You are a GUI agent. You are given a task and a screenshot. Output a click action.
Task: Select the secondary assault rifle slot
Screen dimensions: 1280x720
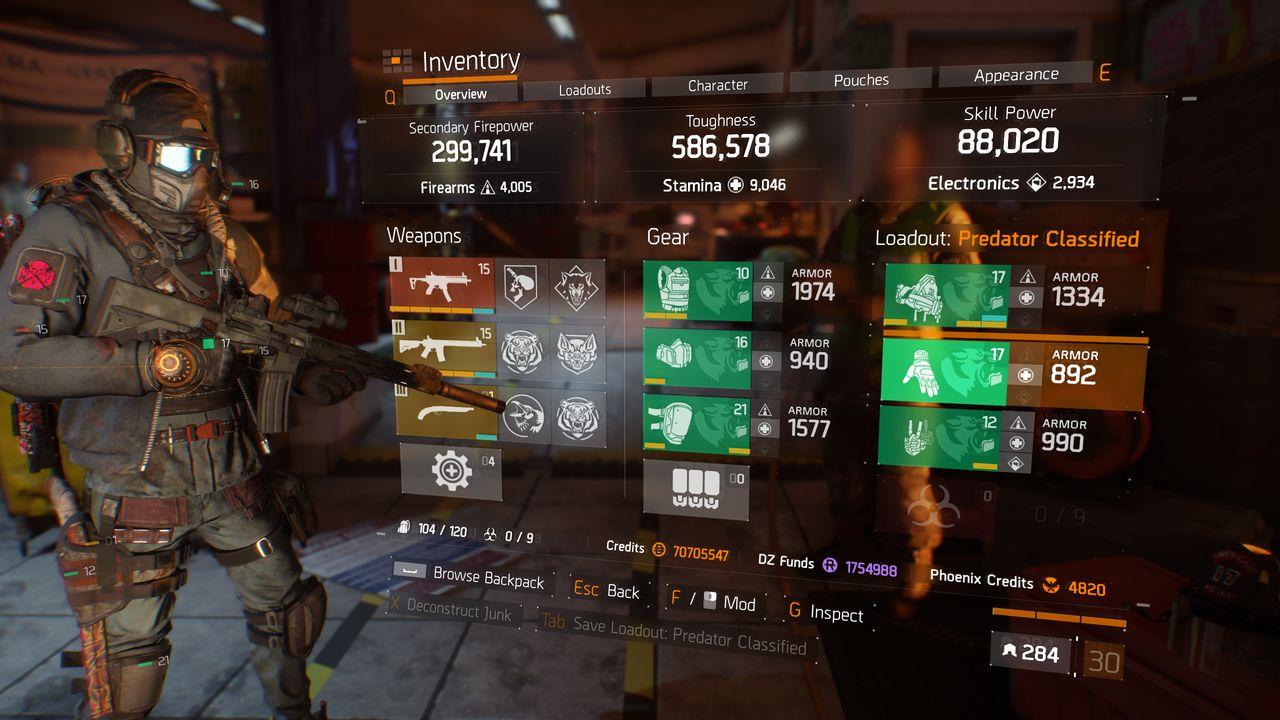click(443, 349)
